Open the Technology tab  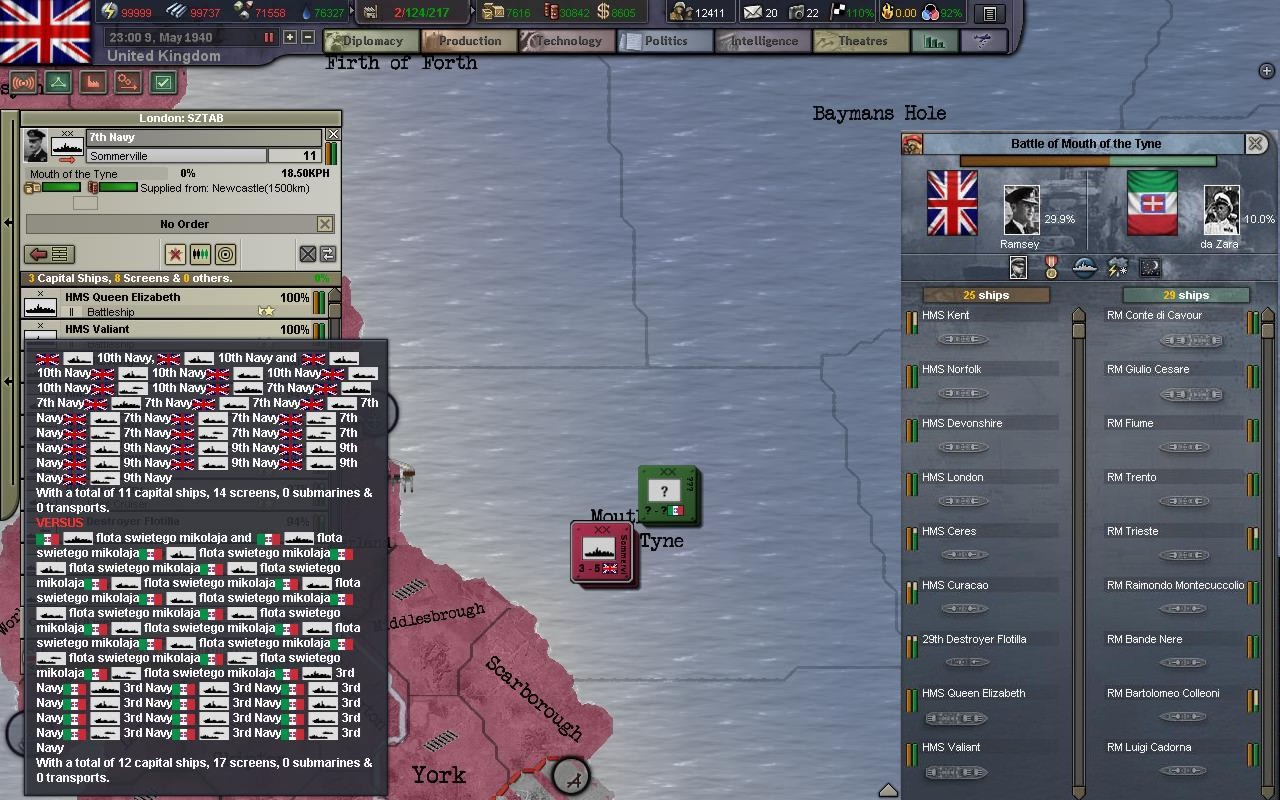(567, 41)
